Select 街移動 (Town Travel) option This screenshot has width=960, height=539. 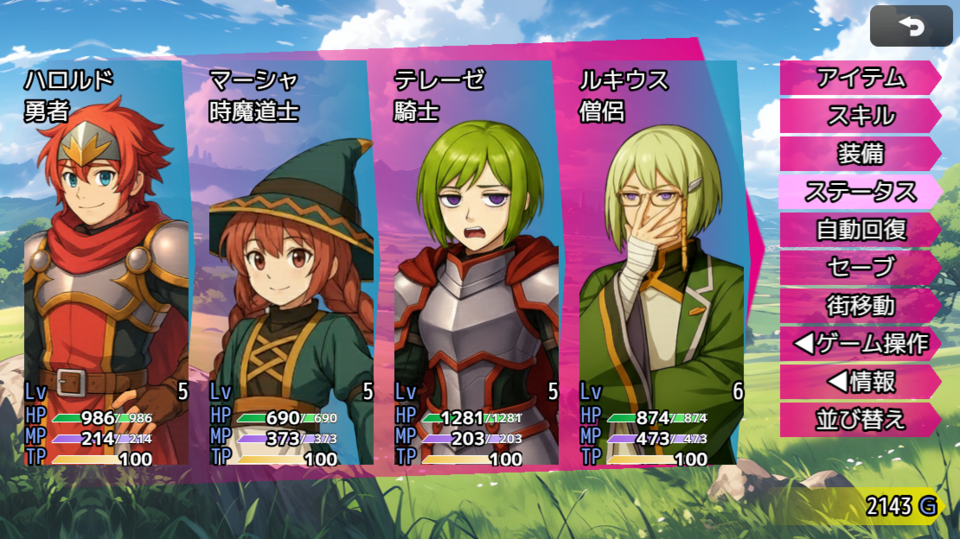click(x=860, y=305)
